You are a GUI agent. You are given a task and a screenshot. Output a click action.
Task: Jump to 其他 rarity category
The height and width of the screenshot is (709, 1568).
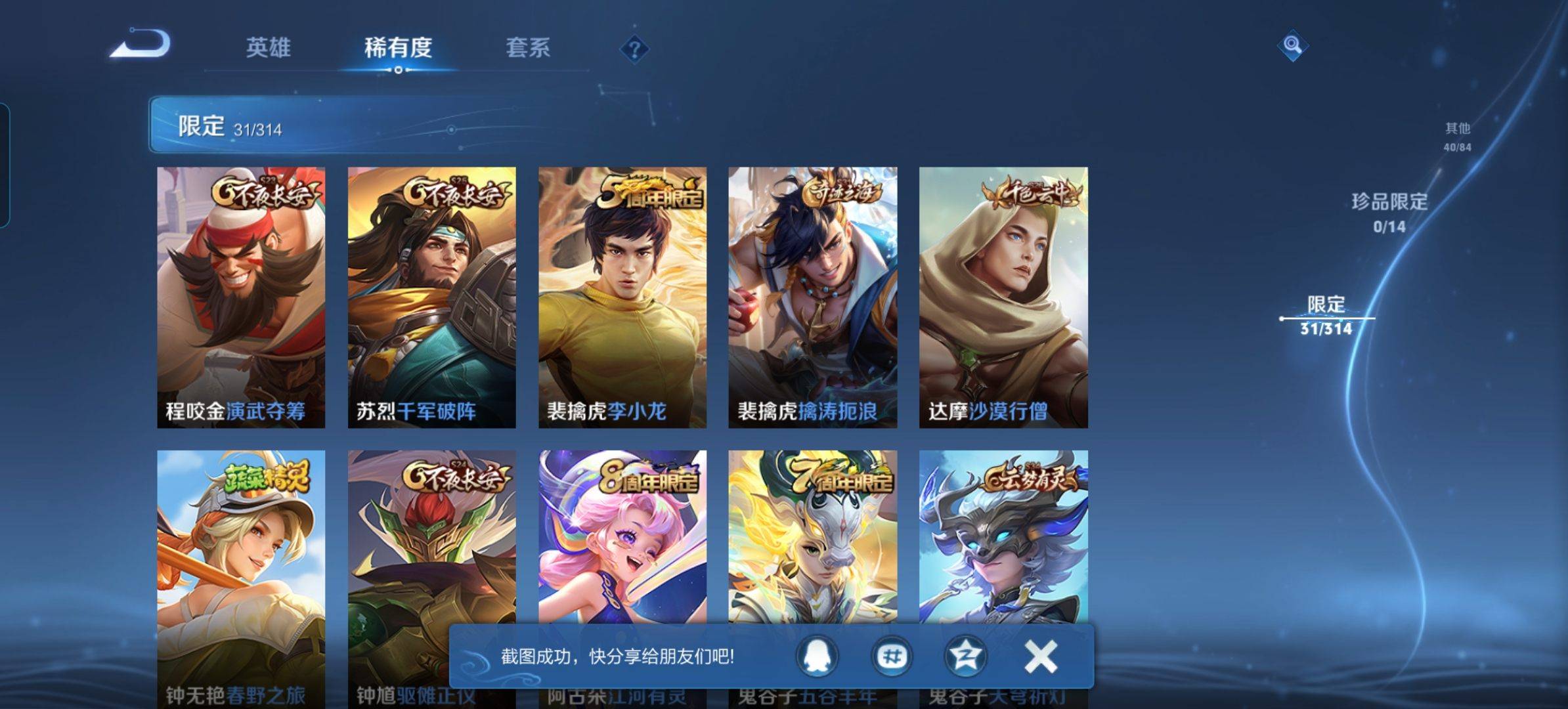(1457, 136)
